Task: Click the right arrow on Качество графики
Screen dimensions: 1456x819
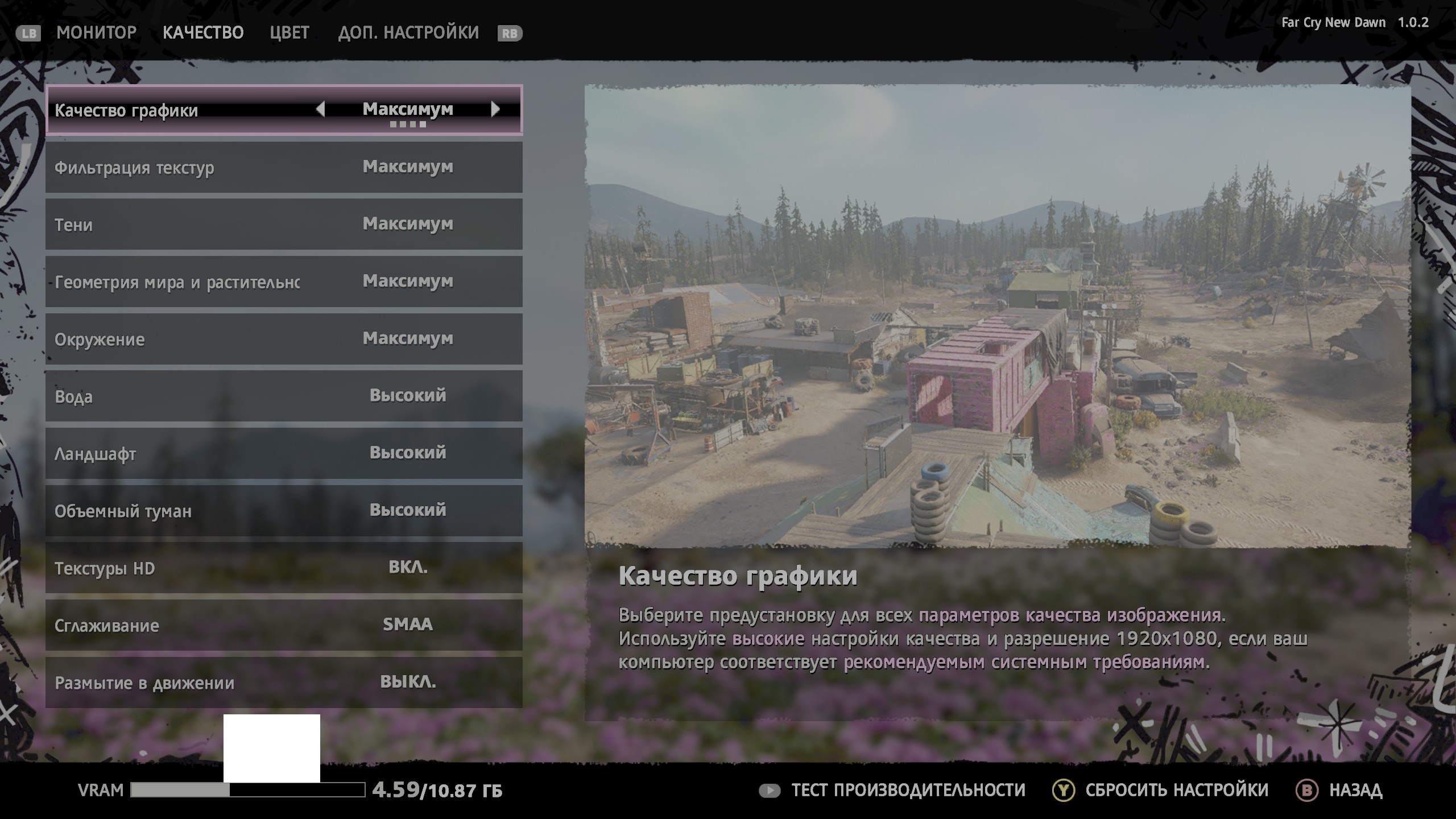Action: point(495,109)
